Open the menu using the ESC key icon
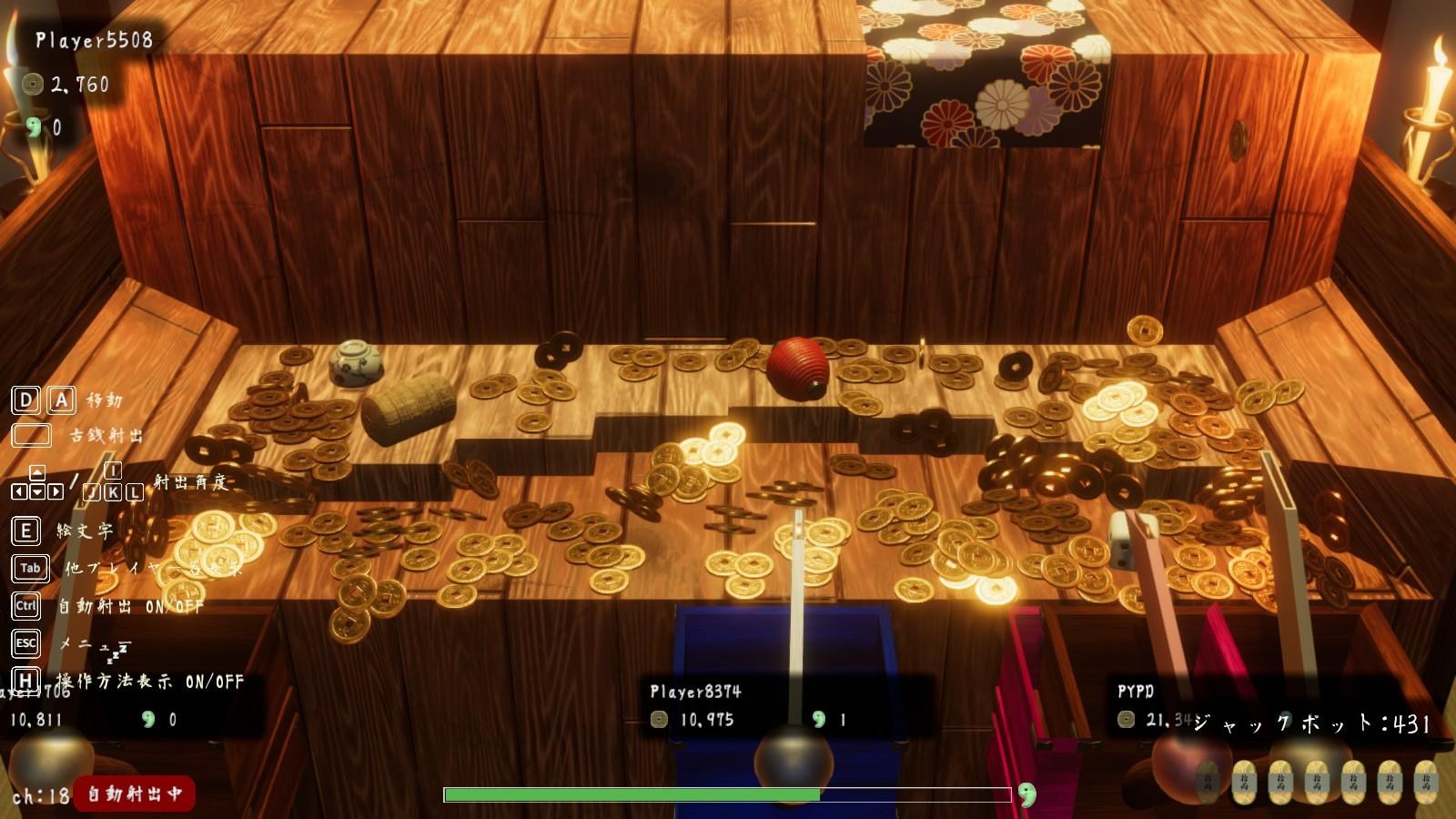Image resolution: width=1456 pixels, height=819 pixels. (x=25, y=642)
